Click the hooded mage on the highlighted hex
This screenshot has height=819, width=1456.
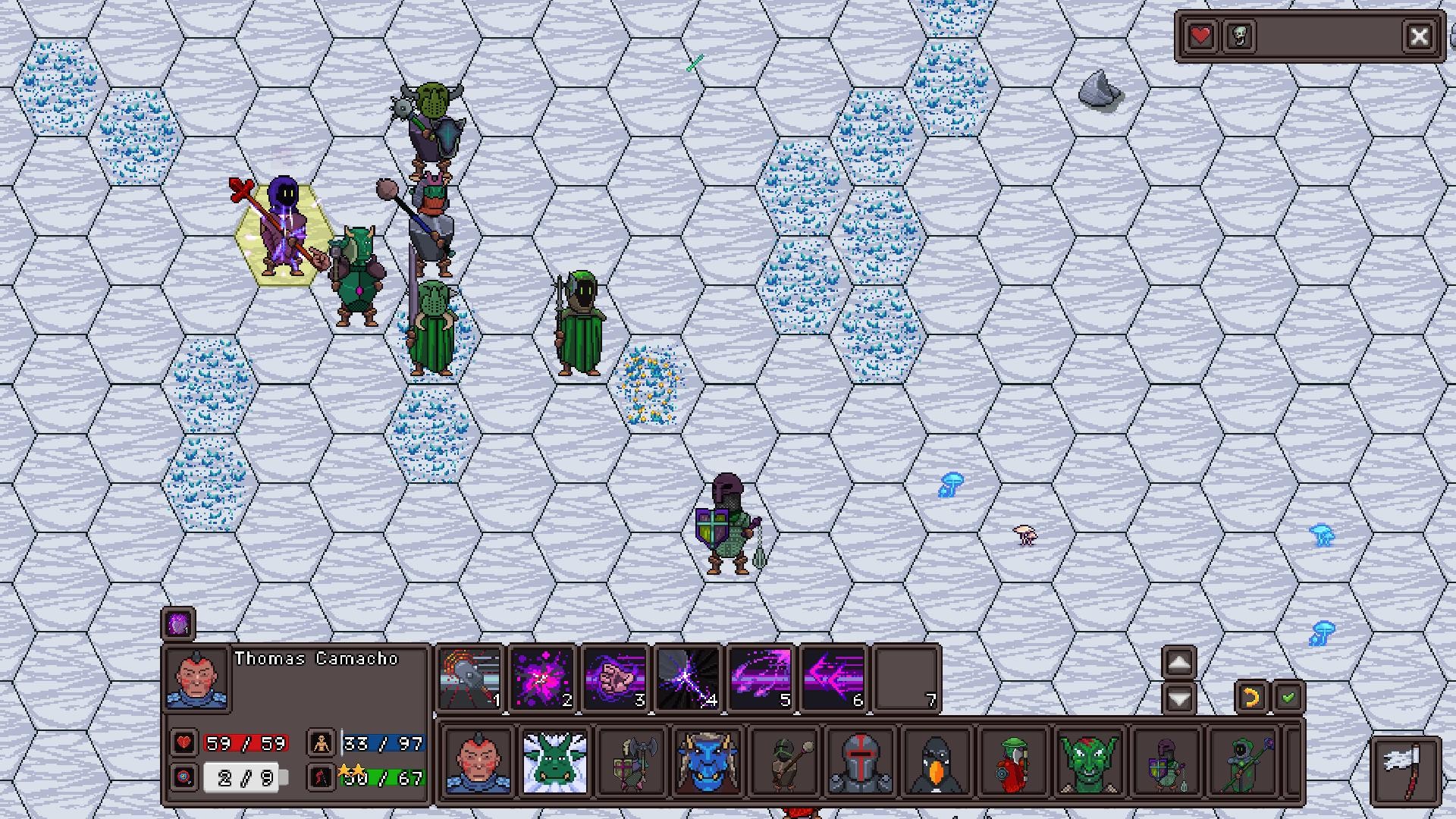point(284,227)
